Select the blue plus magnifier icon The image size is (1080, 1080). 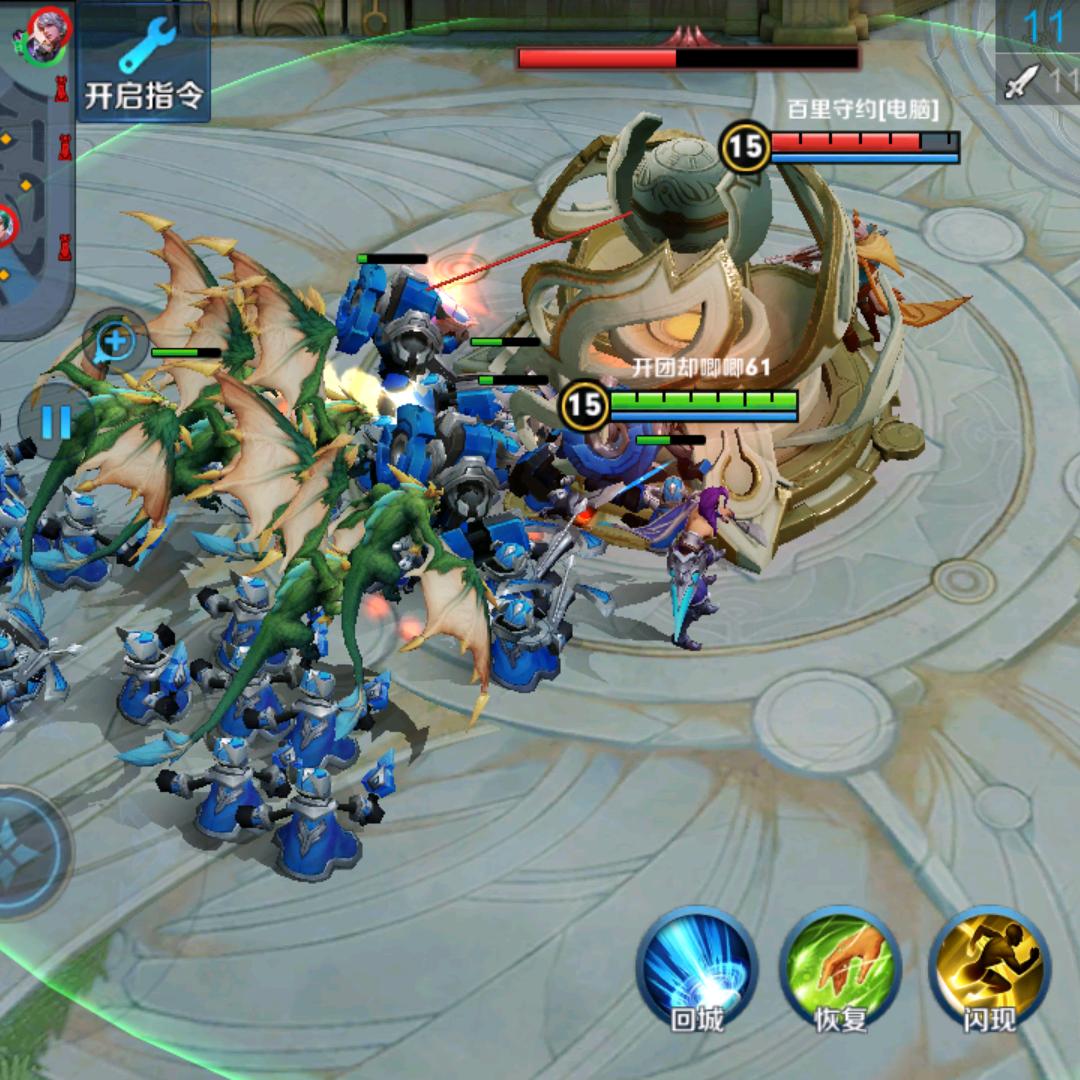click(x=116, y=342)
